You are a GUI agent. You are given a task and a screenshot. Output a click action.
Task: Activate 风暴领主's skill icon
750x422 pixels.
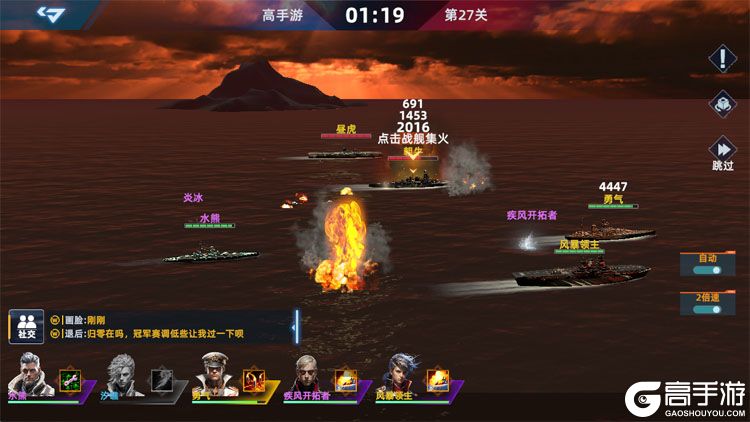point(437,379)
